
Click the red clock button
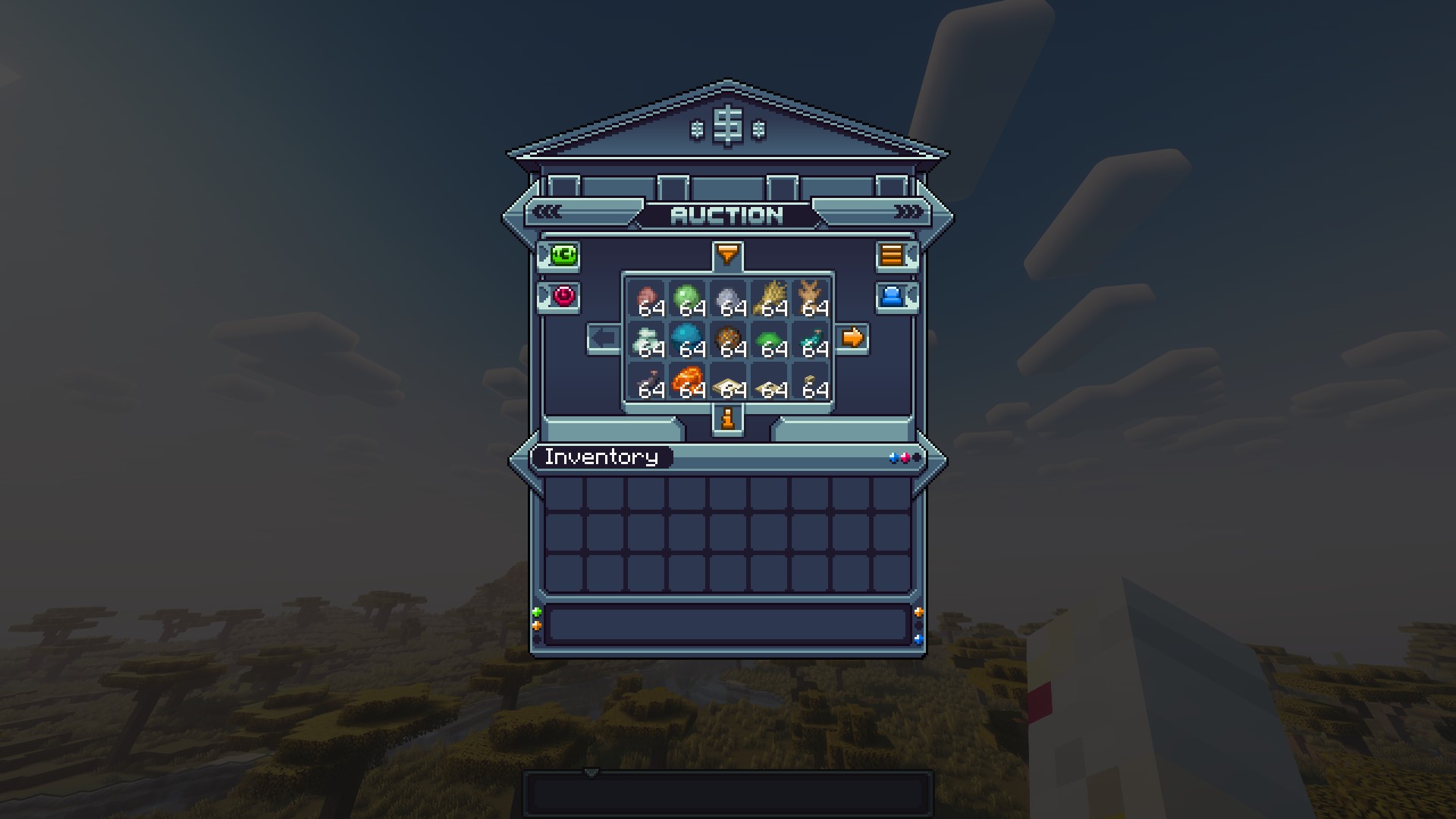point(564,296)
